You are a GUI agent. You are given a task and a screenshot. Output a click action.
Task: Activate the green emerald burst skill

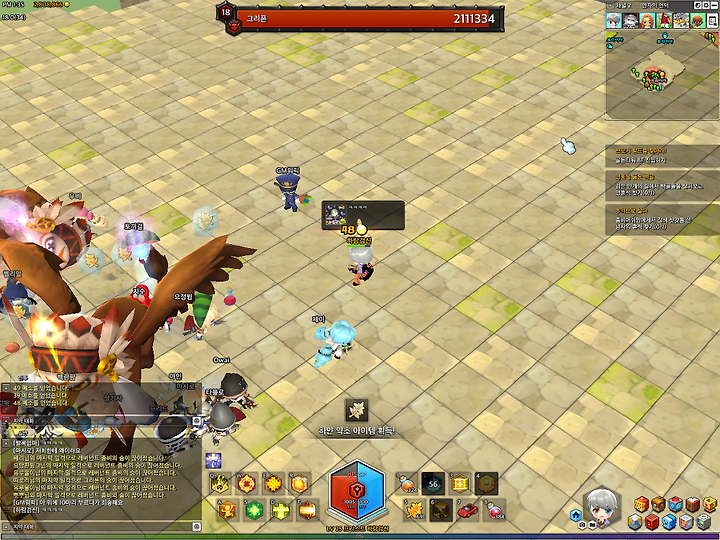tap(251, 510)
